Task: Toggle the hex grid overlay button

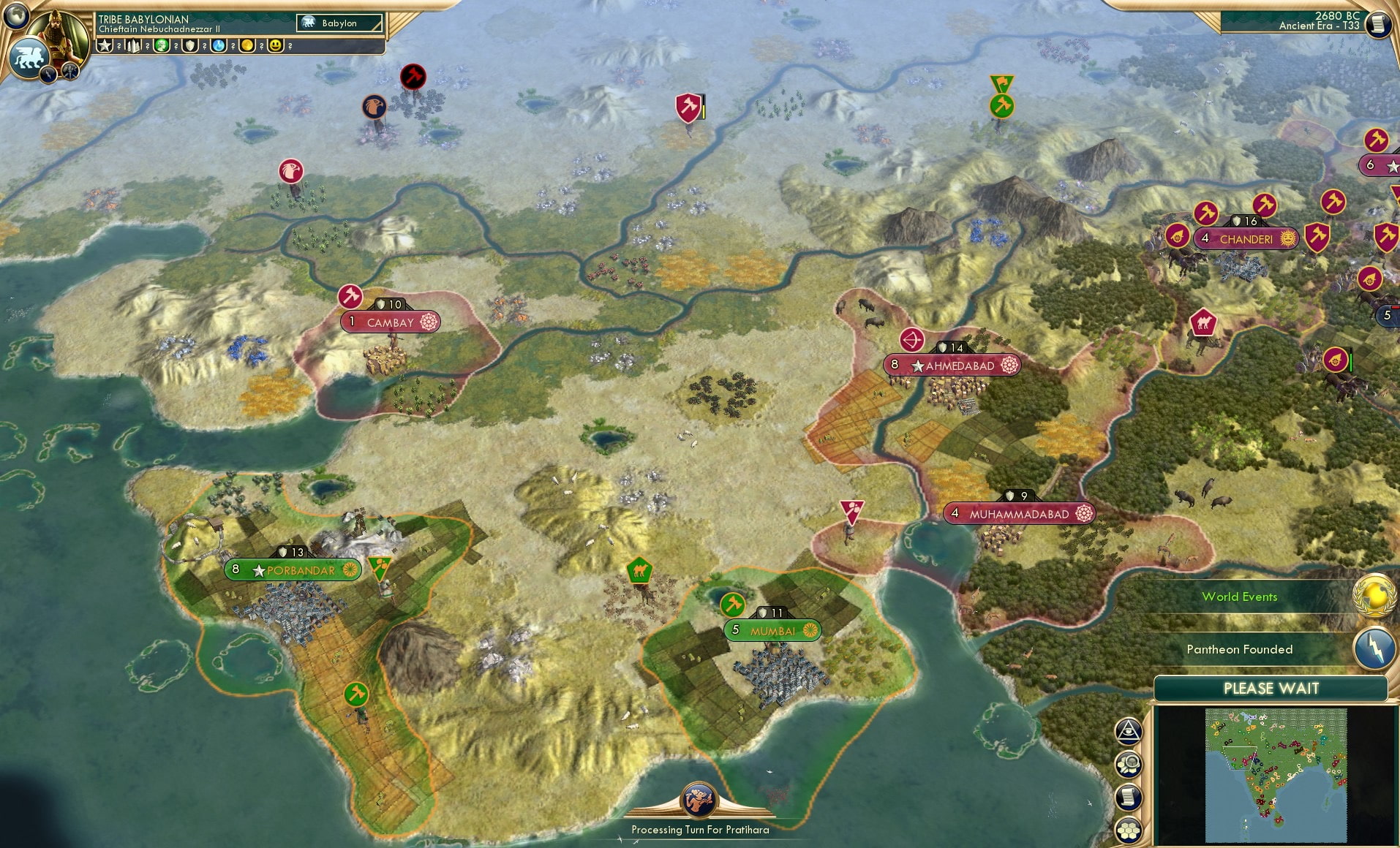Action: 1129,830
